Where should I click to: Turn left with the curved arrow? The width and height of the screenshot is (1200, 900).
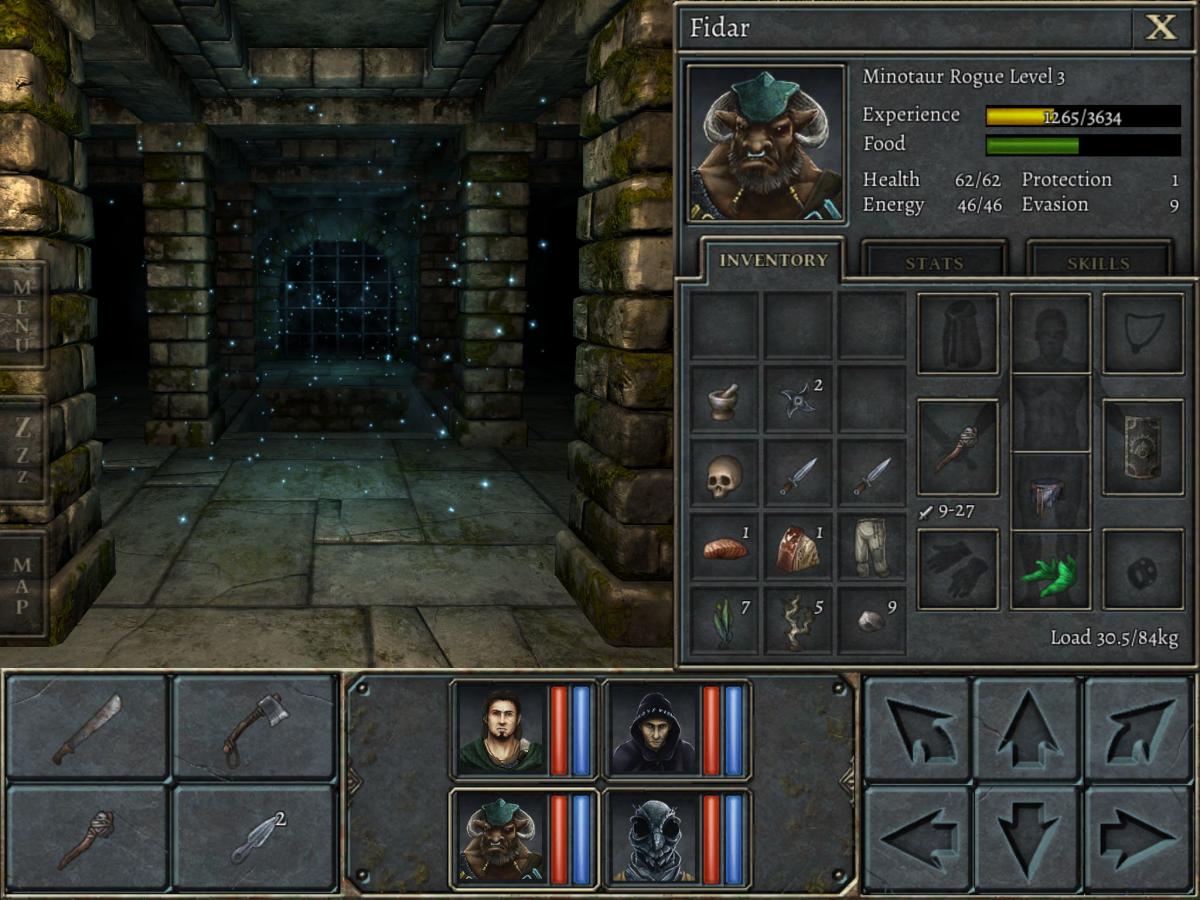pyautogui.click(x=917, y=729)
